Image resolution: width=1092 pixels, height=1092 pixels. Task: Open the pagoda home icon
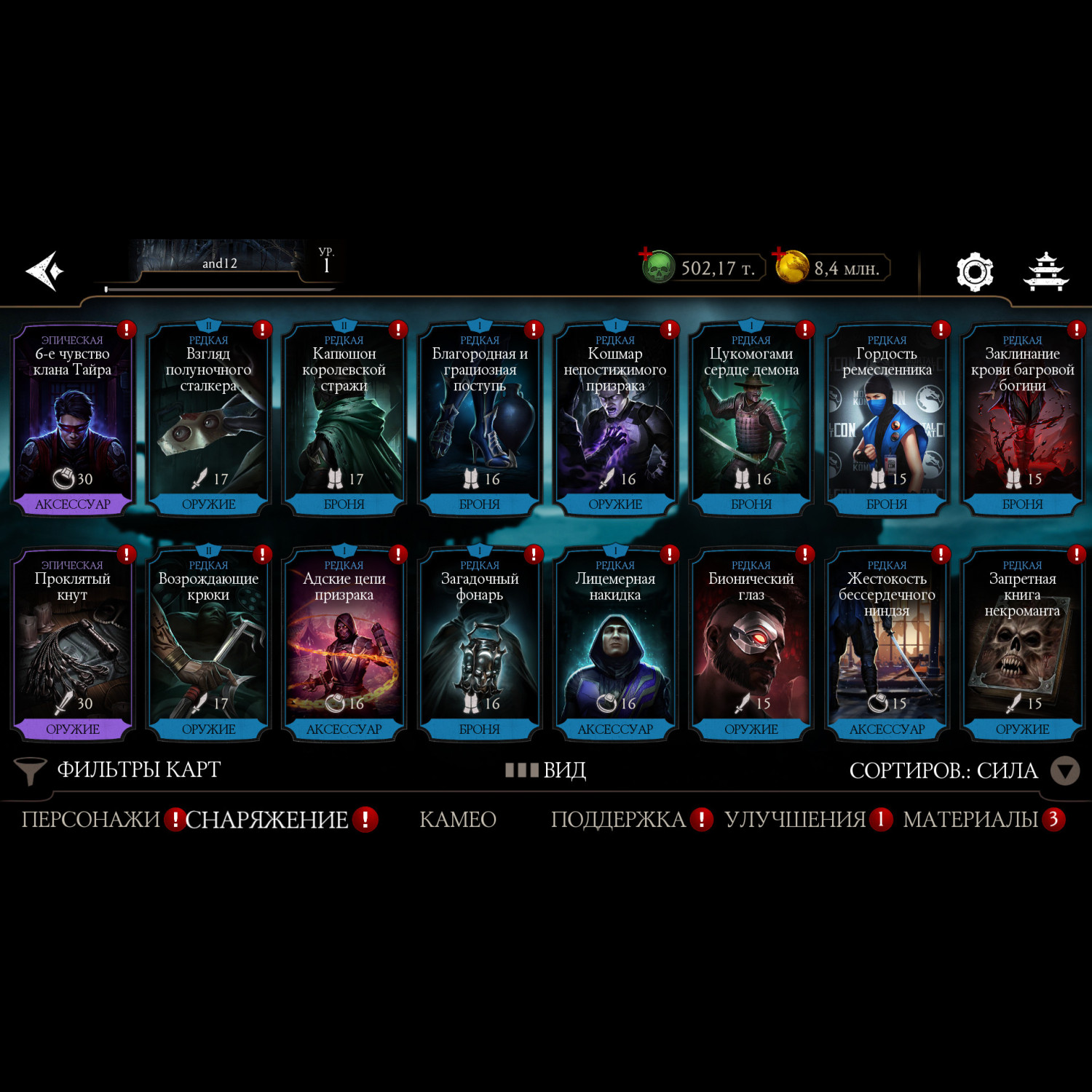(1045, 272)
